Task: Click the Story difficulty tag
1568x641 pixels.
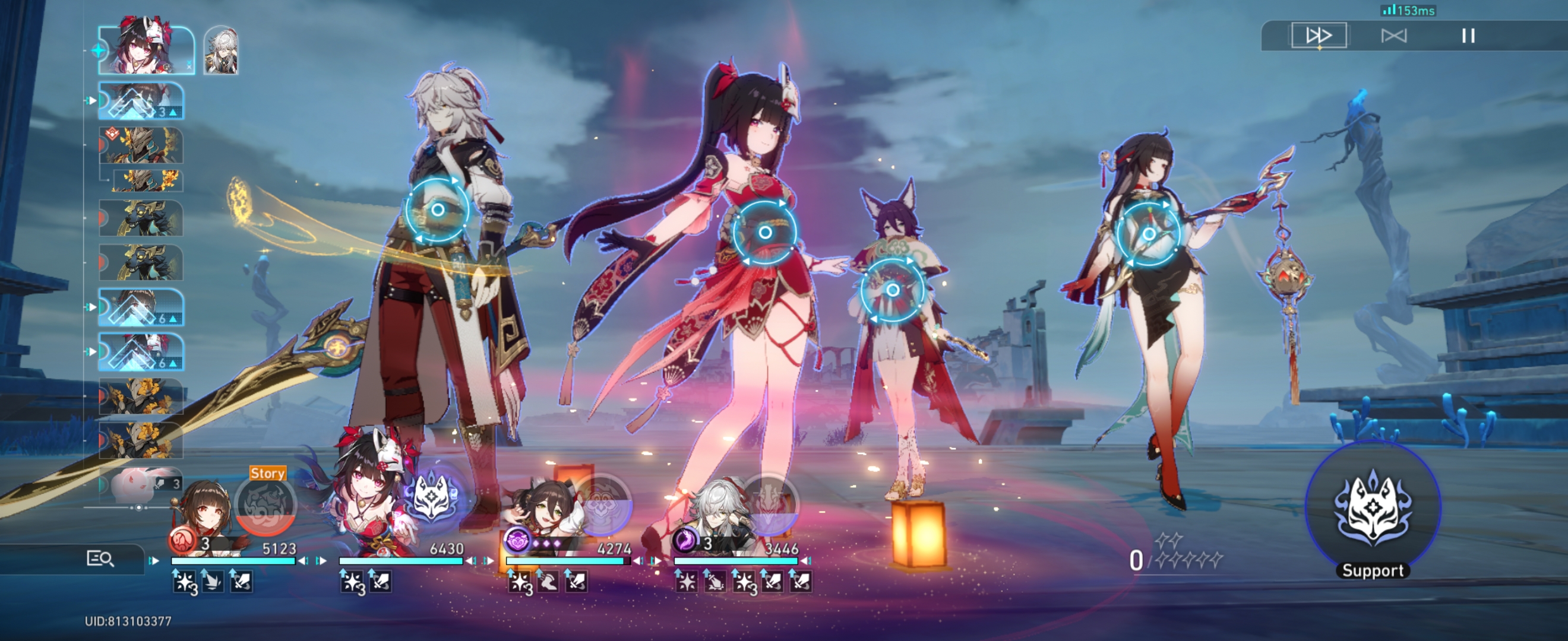Action: 268,472
